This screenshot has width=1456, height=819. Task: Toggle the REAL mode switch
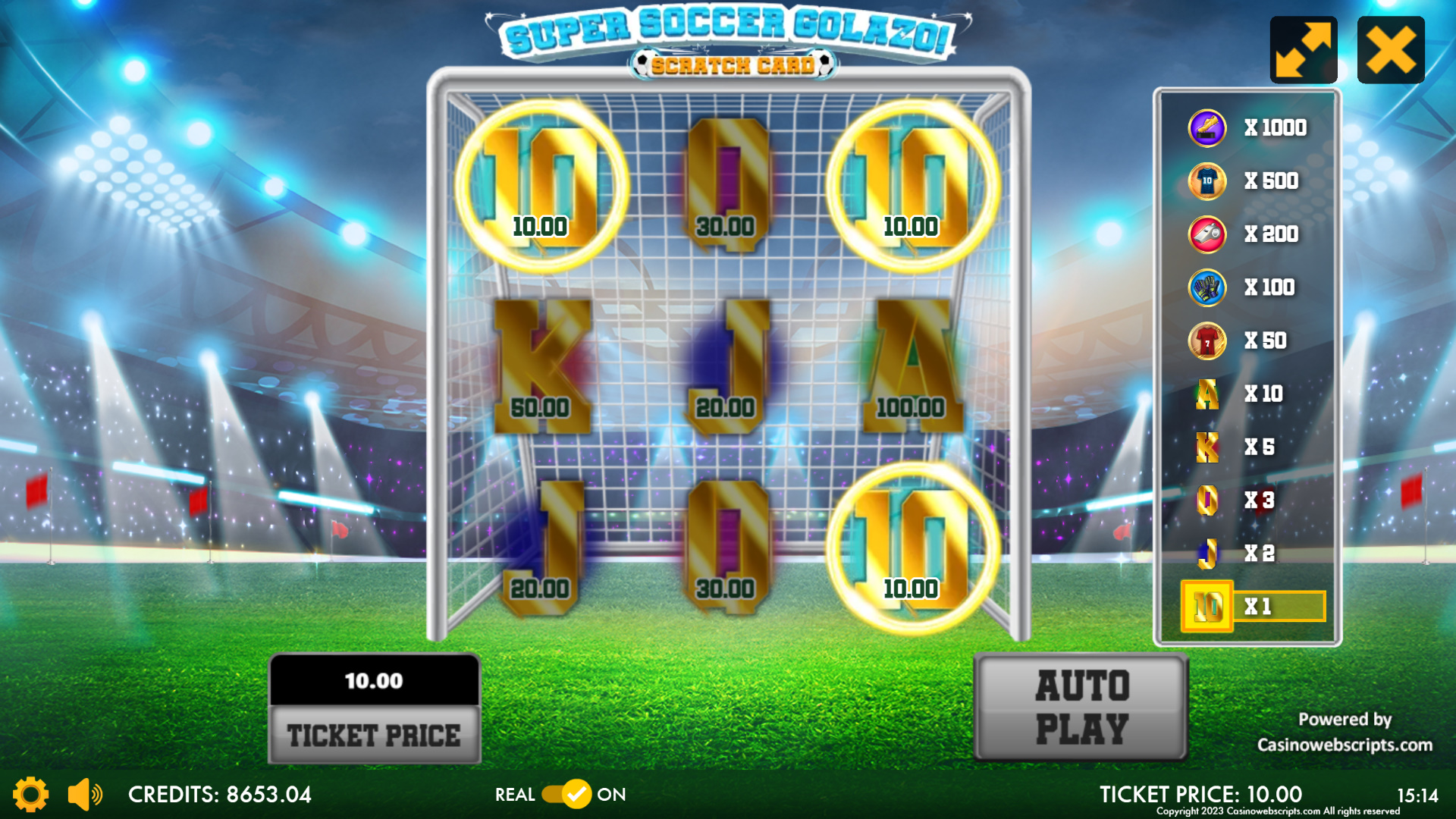tap(566, 794)
